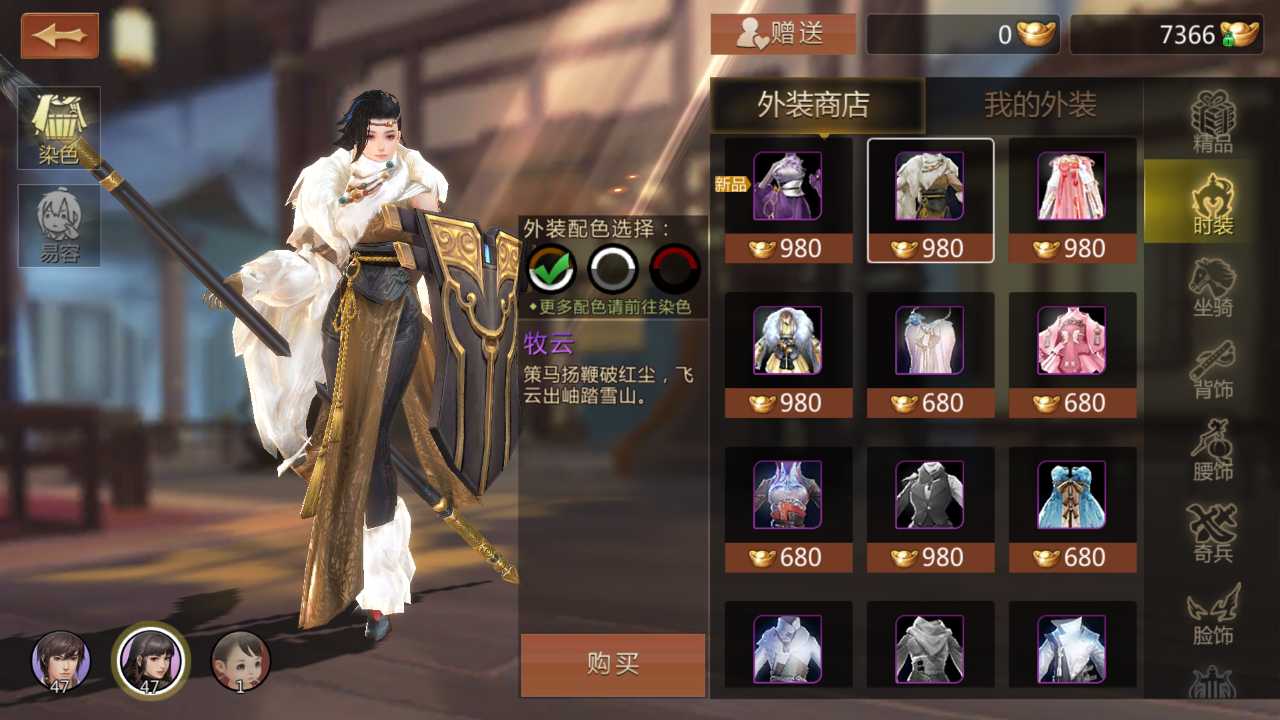Select the pink and white dress outfit
1280x720 pixels.
click(x=1072, y=187)
